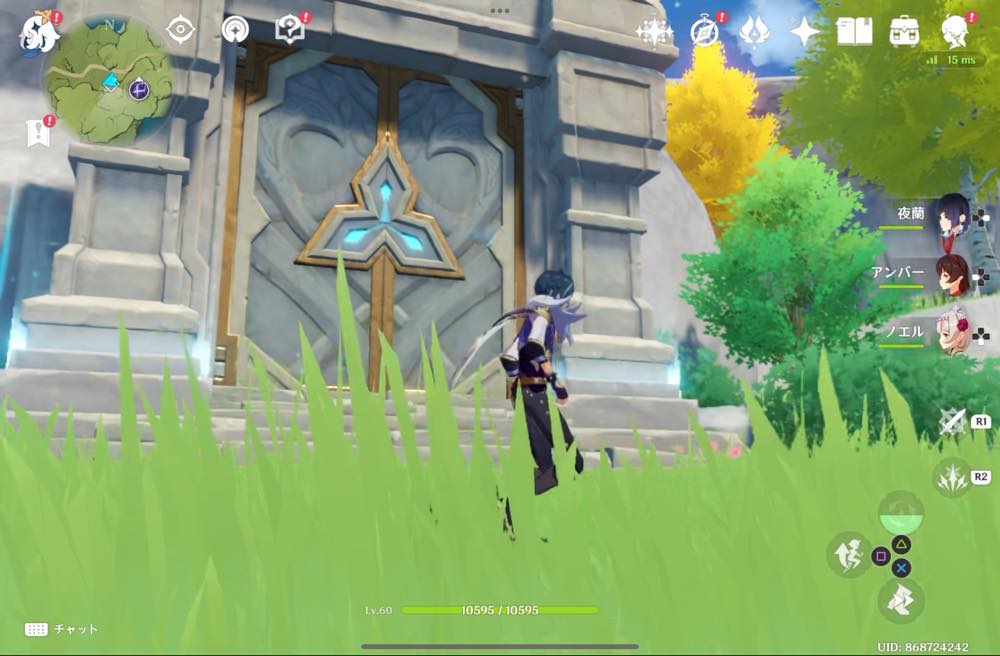Image resolution: width=1000 pixels, height=656 pixels.
Task: Trigger the half-charged elemental burst
Action: click(x=901, y=516)
